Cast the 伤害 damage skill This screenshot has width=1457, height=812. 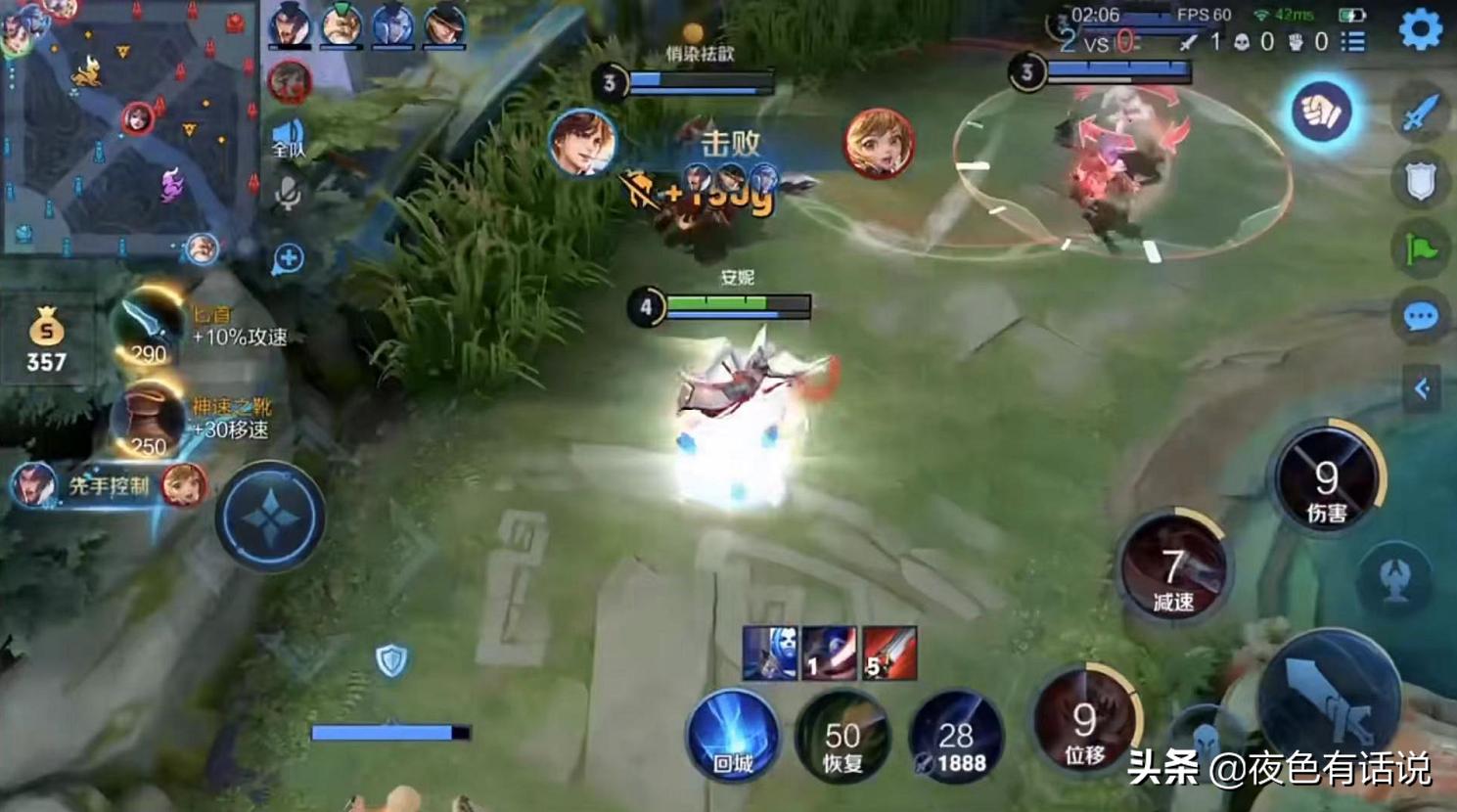click(x=1326, y=479)
